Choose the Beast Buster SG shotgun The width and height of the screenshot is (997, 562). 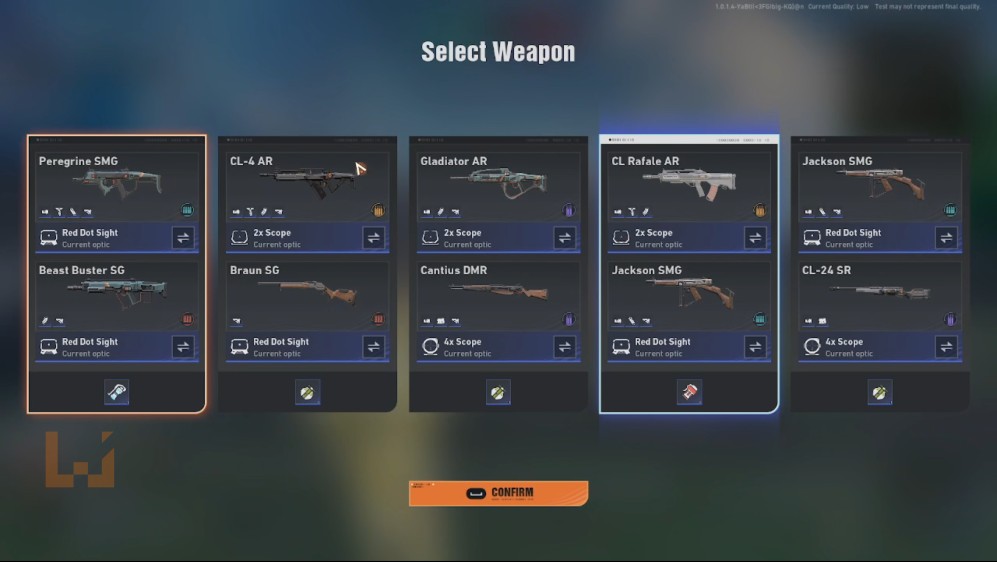[x=116, y=292]
